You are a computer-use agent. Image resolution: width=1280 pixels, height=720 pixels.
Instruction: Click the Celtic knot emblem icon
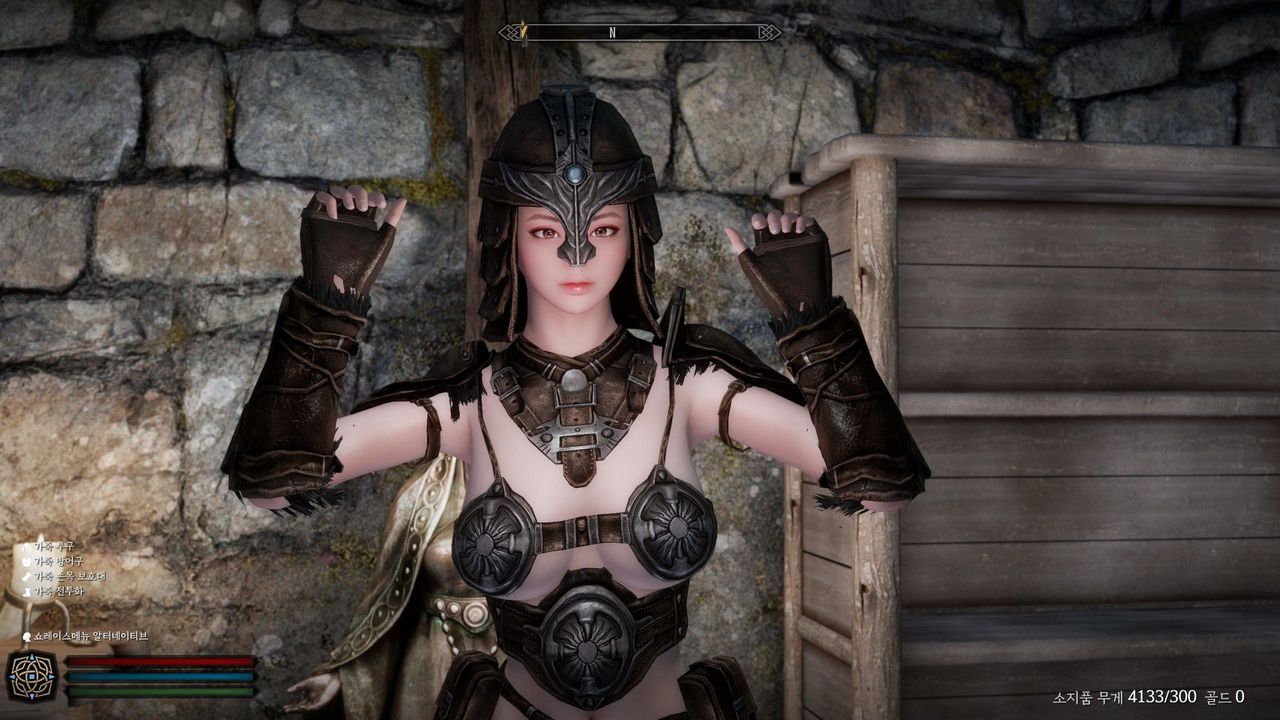31,676
